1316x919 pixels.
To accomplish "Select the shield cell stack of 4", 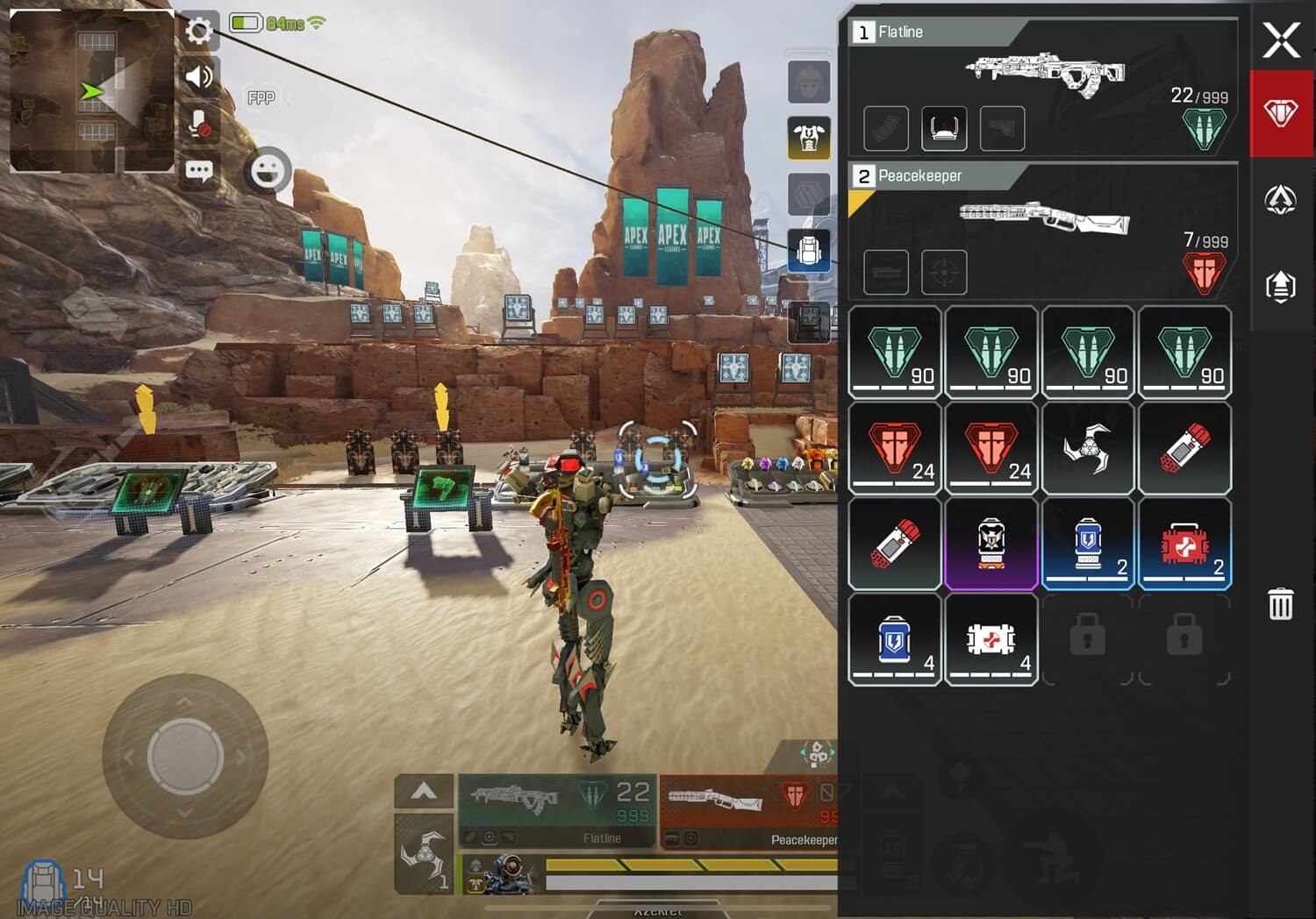I will point(895,639).
